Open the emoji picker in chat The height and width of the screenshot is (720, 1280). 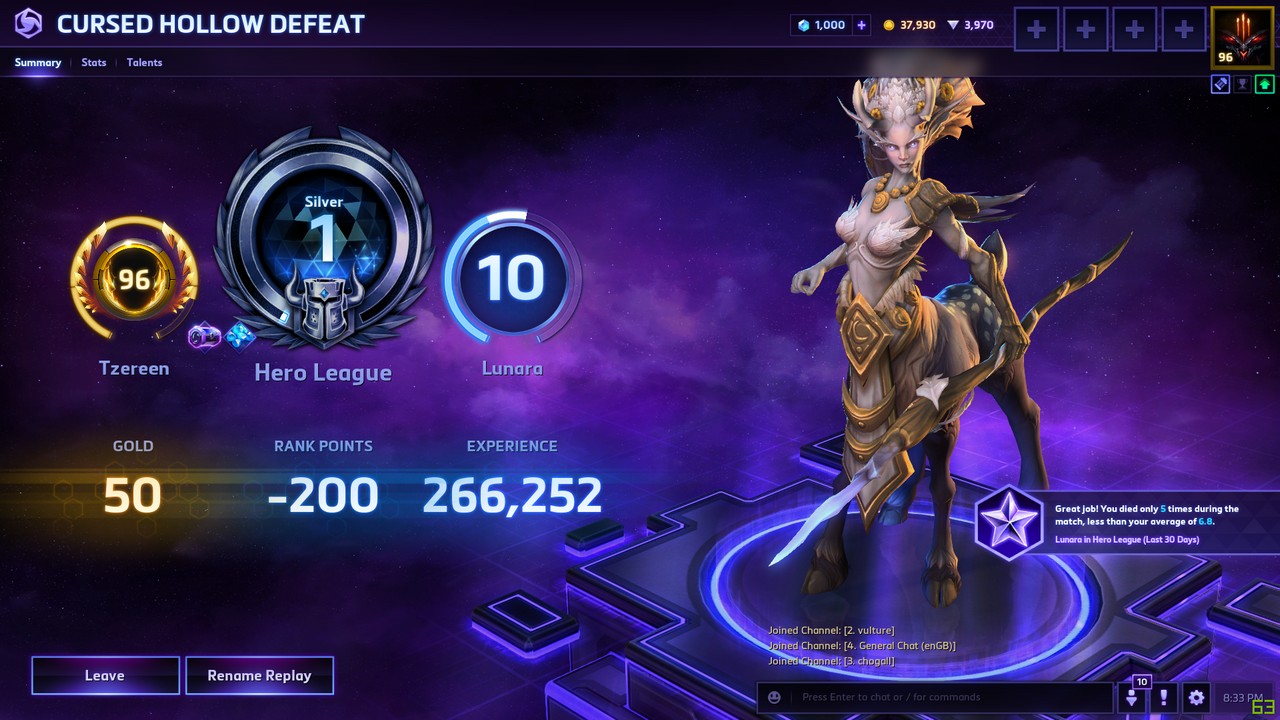point(774,697)
